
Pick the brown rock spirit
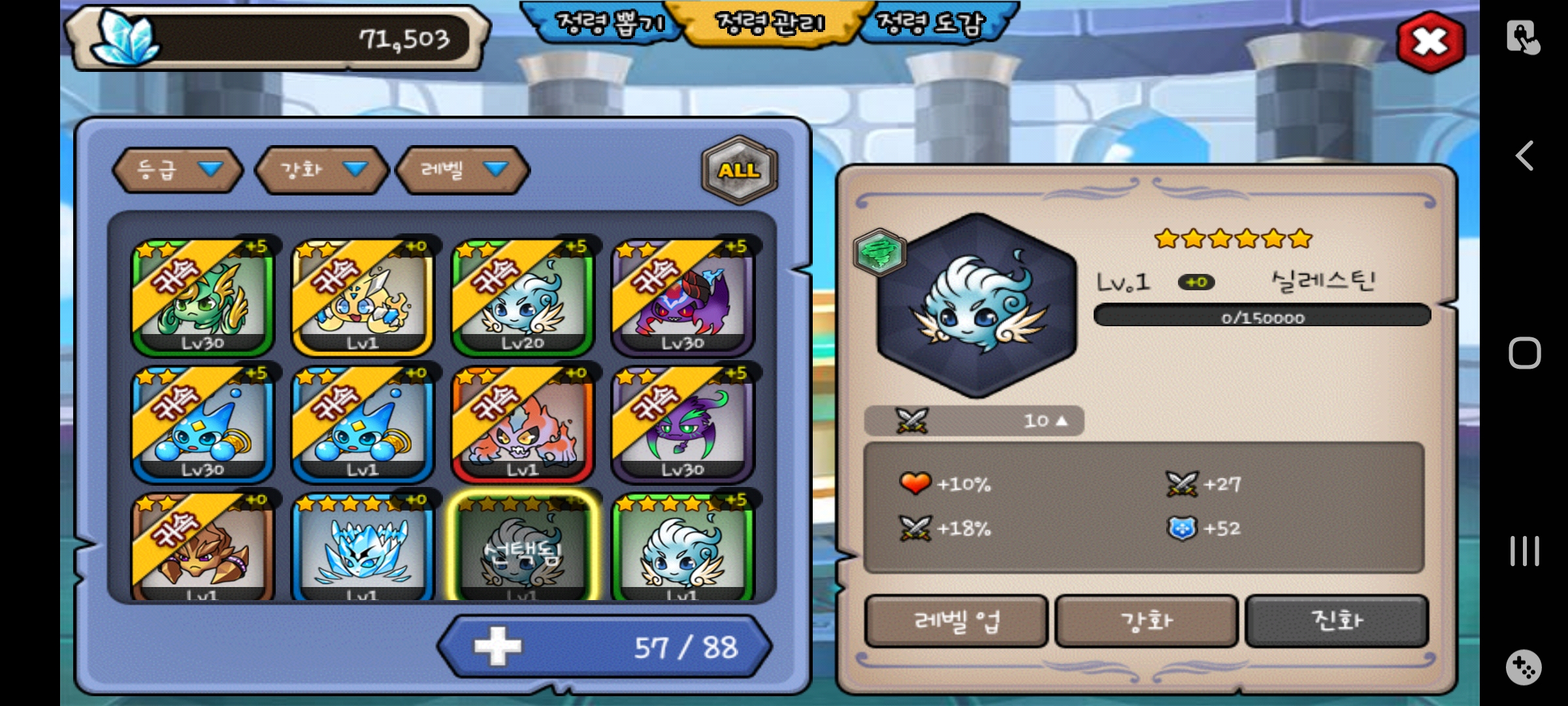(x=203, y=549)
